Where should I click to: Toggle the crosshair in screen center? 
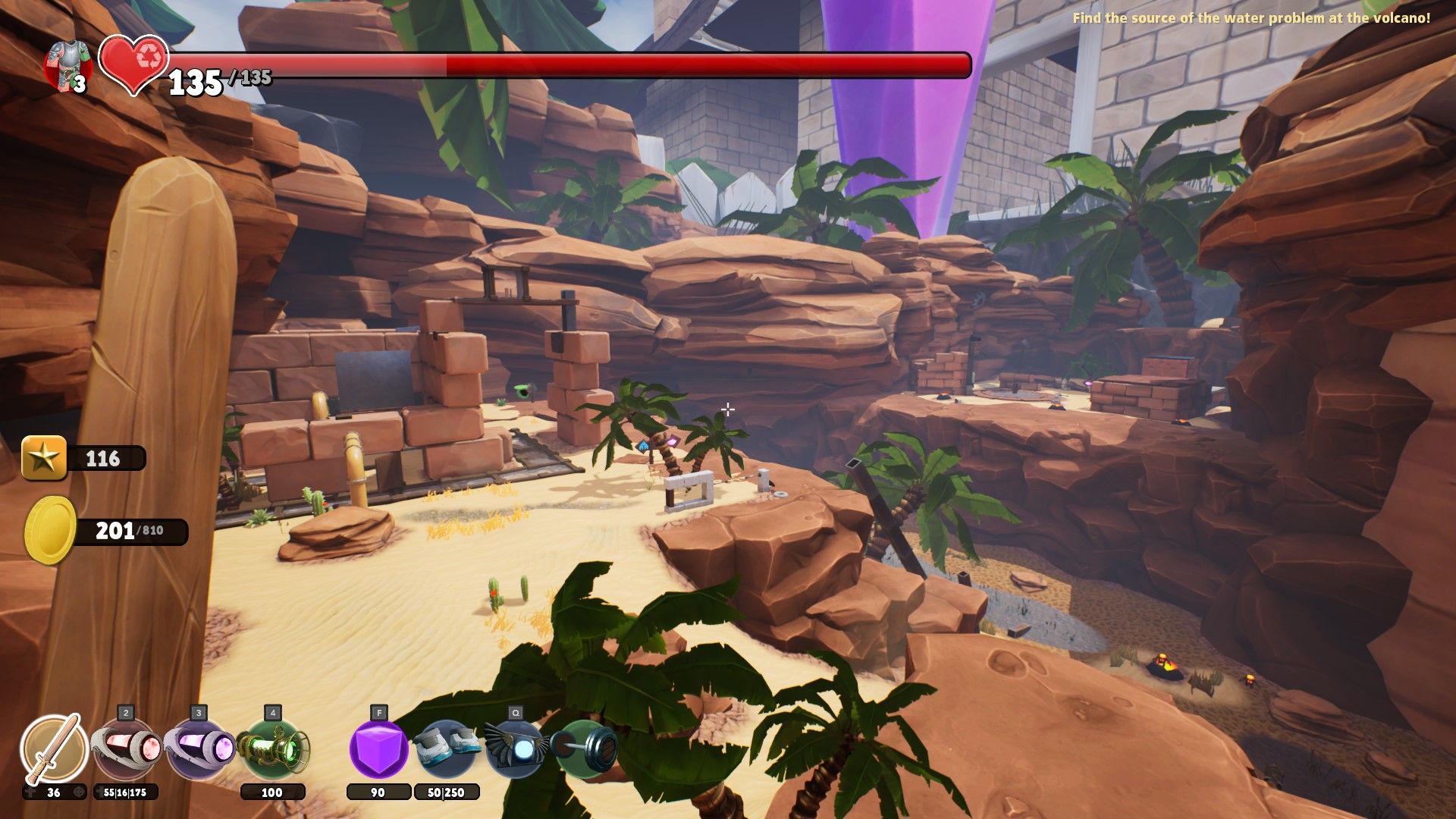(x=728, y=409)
